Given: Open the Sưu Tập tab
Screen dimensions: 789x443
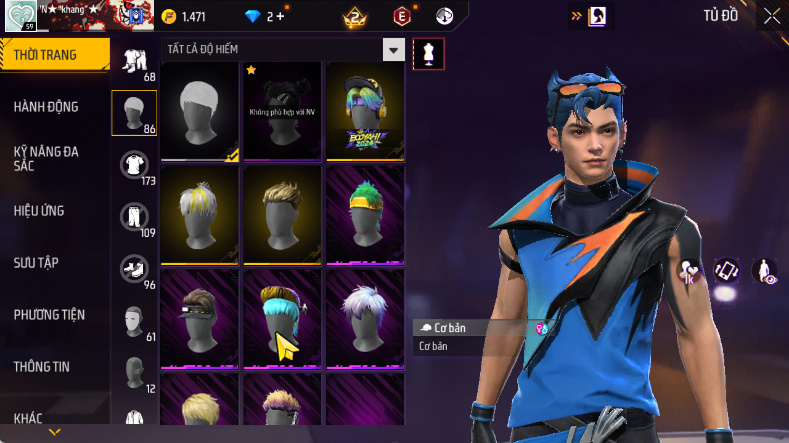Looking at the screenshot, I should (x=36, y=263).
